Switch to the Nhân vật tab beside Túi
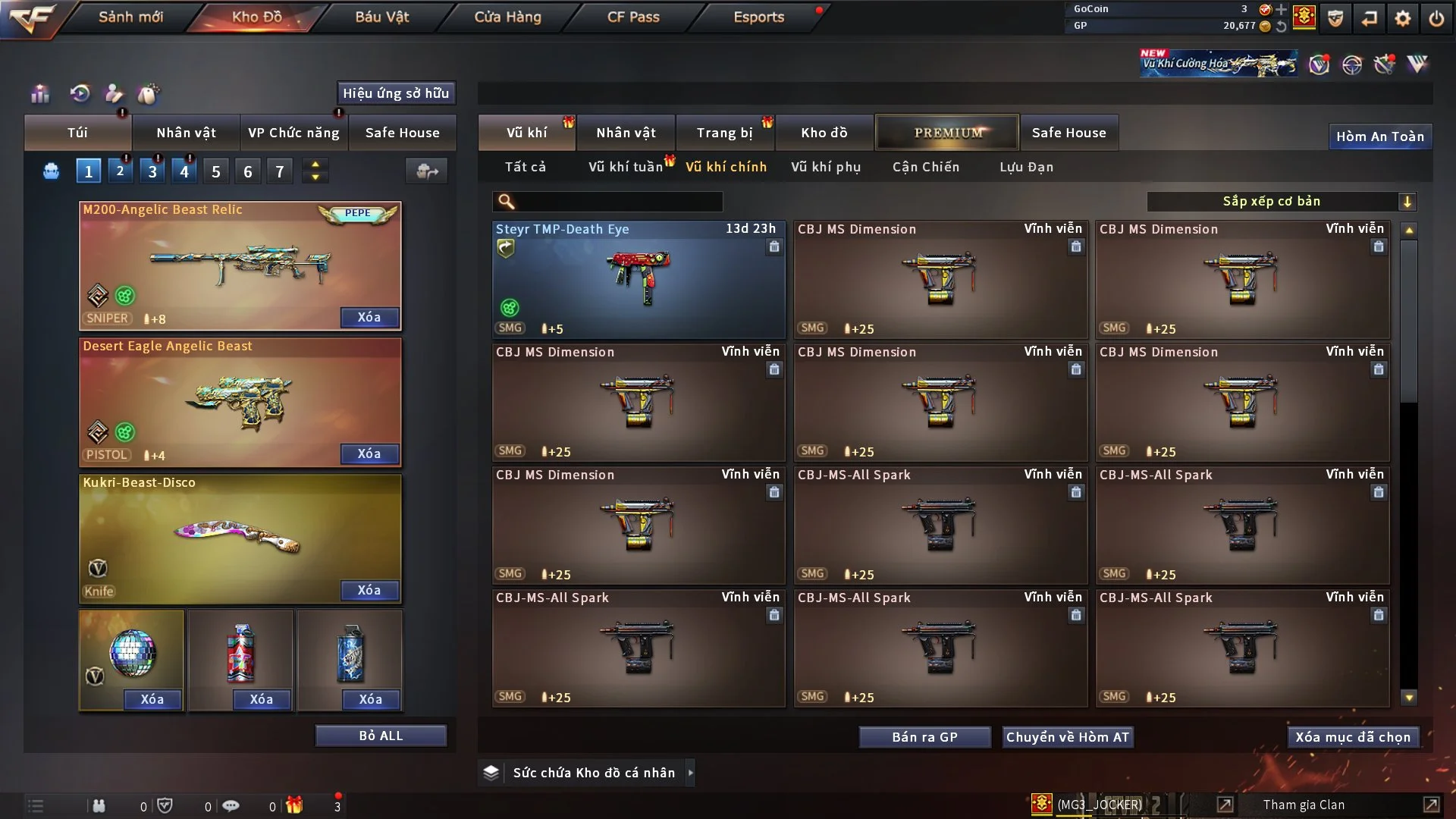 [186, 133]
